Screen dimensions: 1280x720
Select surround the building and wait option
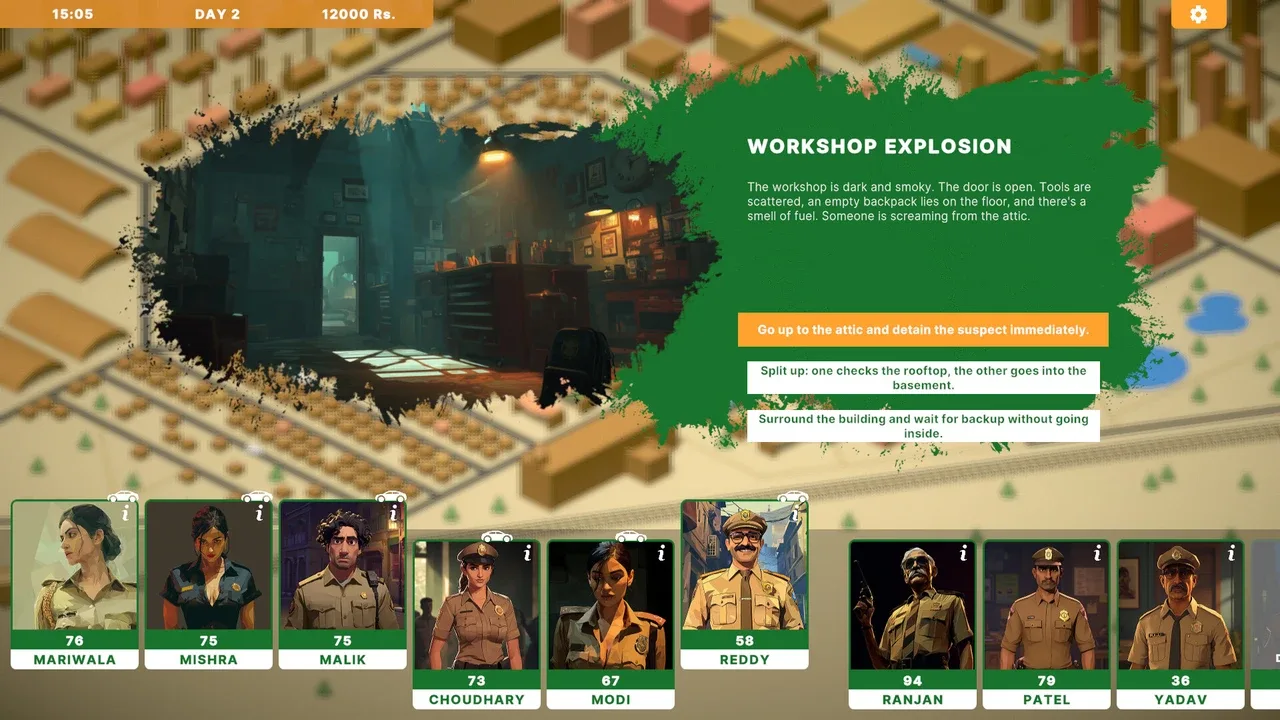tap(922, 426)
